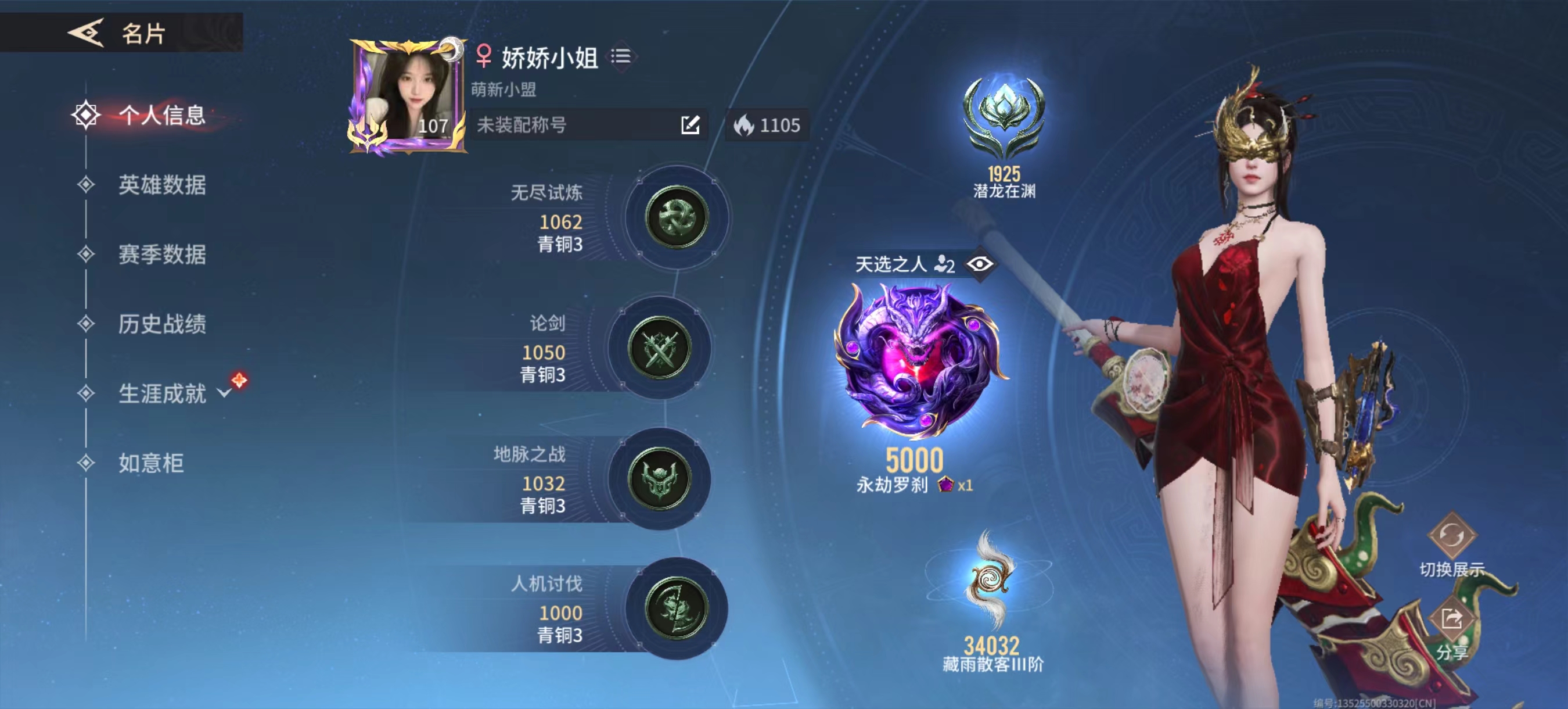Select the 个人信息 tab
This screenshot has height=709, width=1568.
click(x=161, y=115)
